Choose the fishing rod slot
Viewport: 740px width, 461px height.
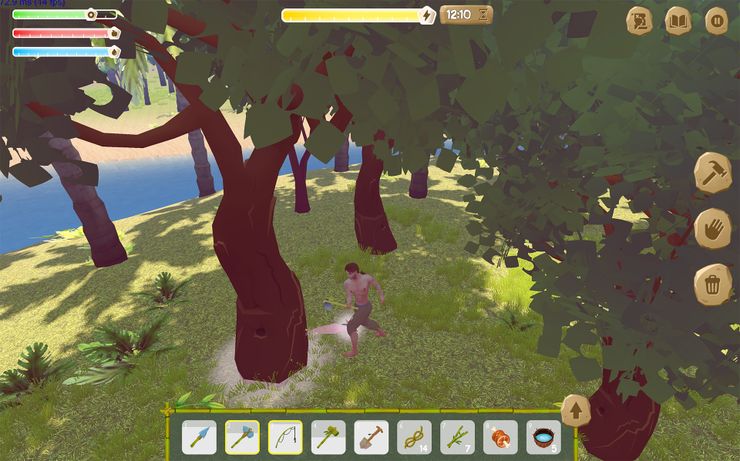[x=285, y=437]
